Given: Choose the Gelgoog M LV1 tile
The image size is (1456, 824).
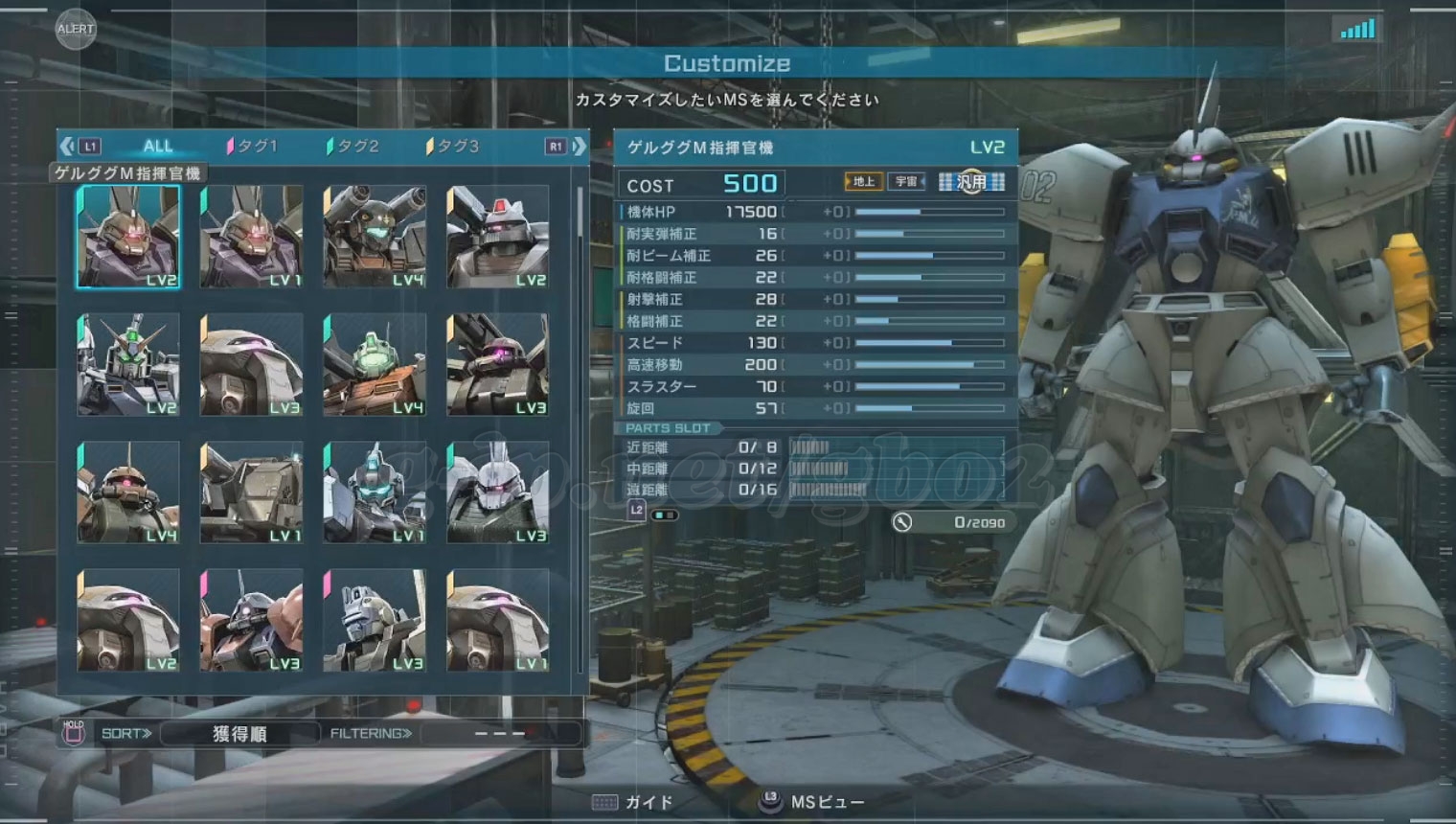Looking at the screenshot, I should (x=251, y=237).
